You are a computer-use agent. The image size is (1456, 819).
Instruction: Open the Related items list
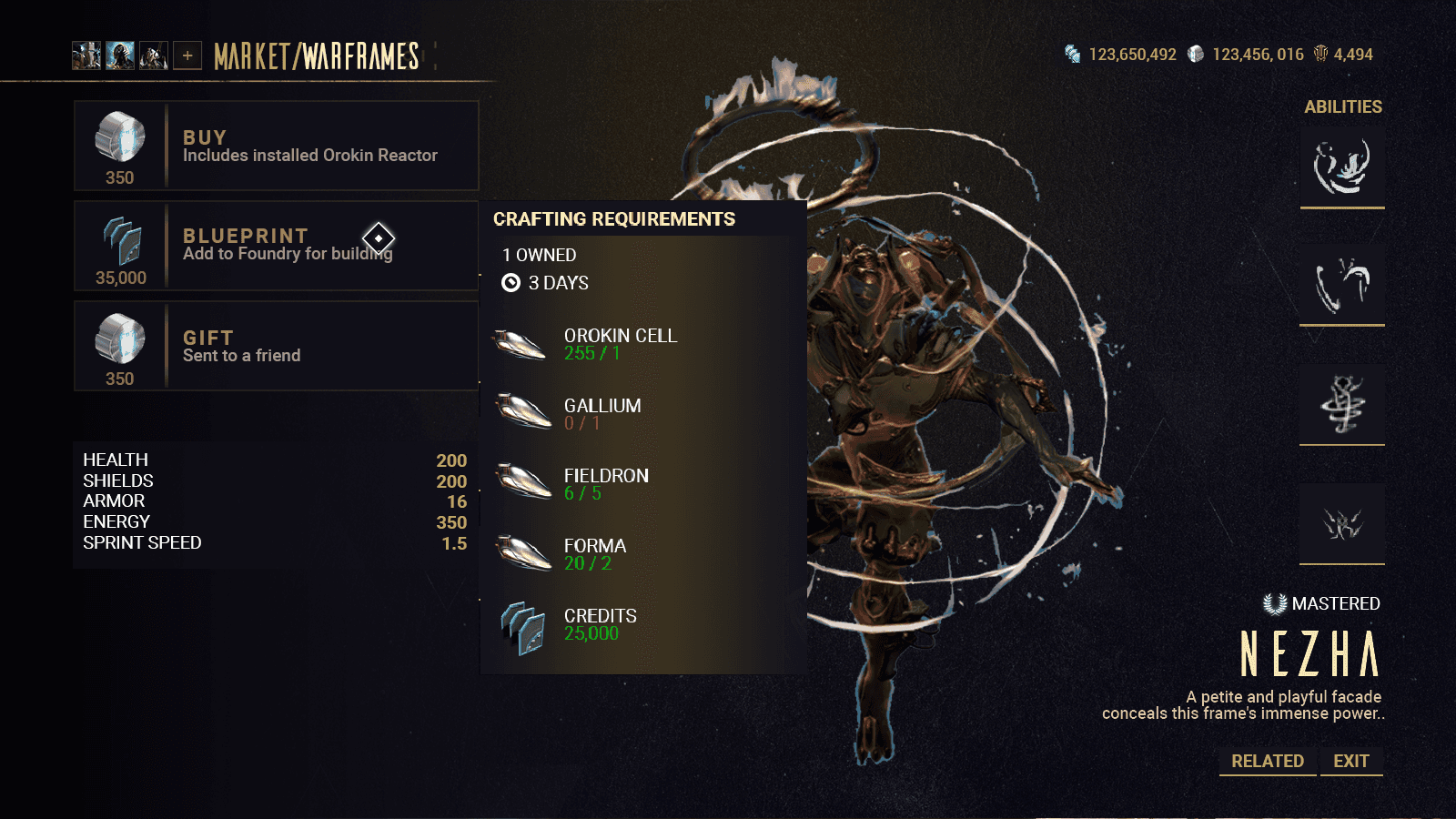pos(1267,761)
